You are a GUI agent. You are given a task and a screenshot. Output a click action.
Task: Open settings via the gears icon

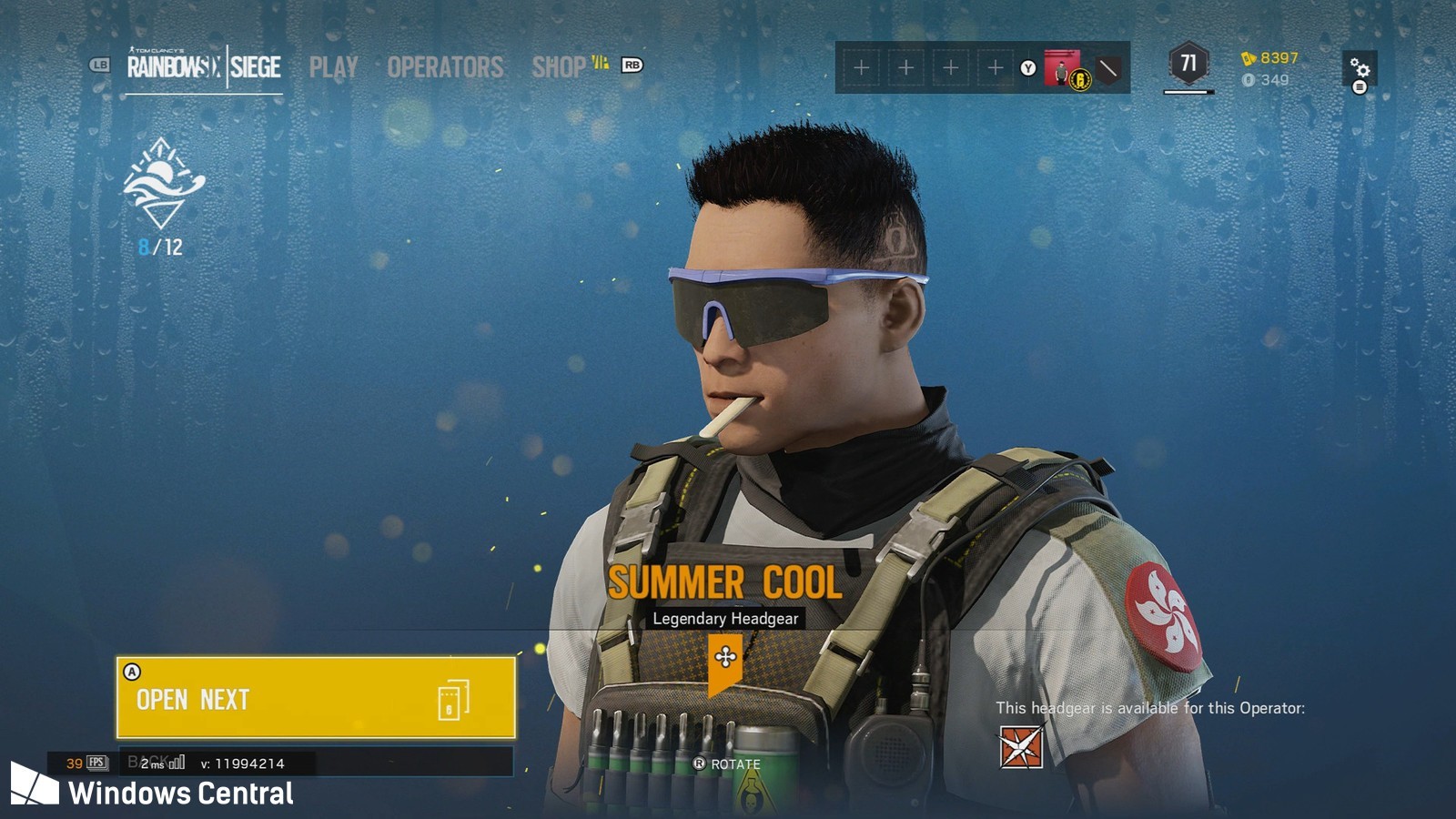1360,69
